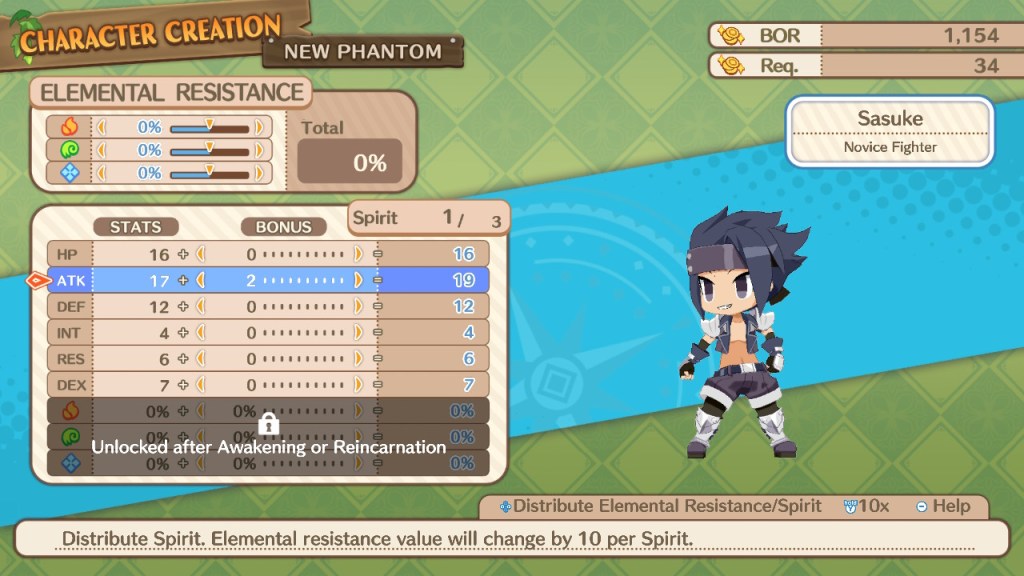Viewport: 1024px width, 576px height.
Task: Raise the DEX bonus using its right arrow
Action: (358, 384)
